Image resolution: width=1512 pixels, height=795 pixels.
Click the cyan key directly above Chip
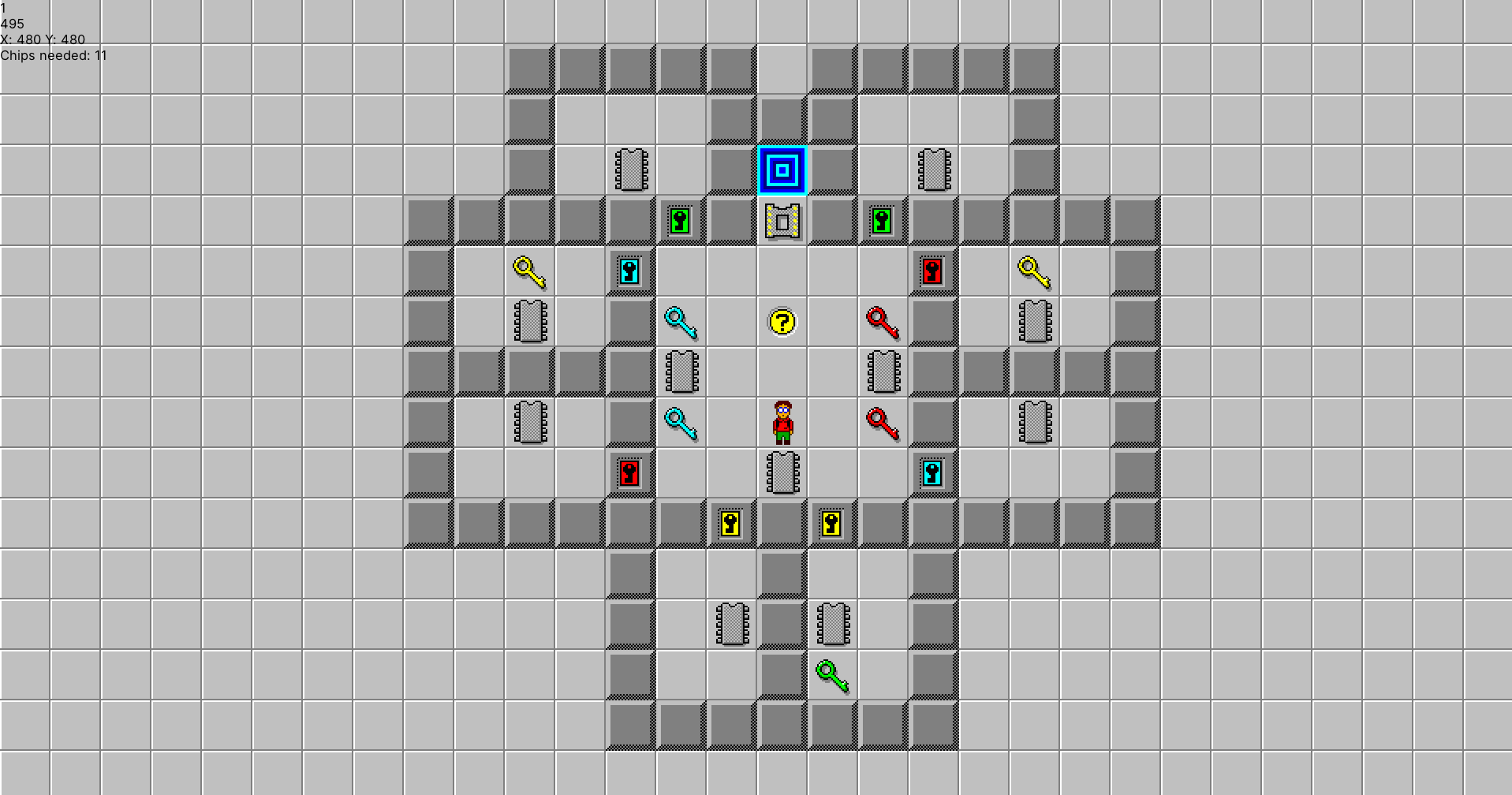(680, 321)
